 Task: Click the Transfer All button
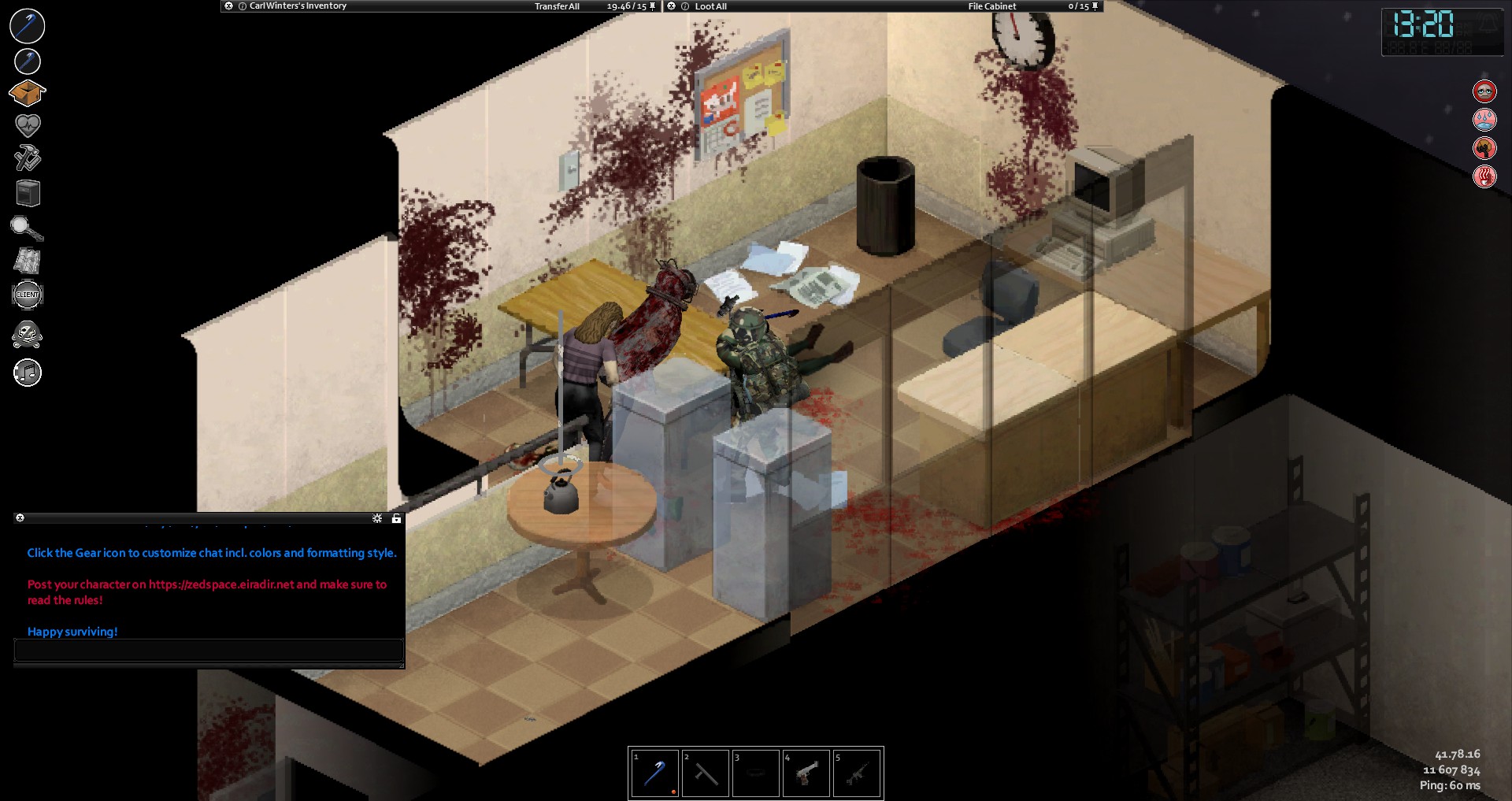click(557, 6)
